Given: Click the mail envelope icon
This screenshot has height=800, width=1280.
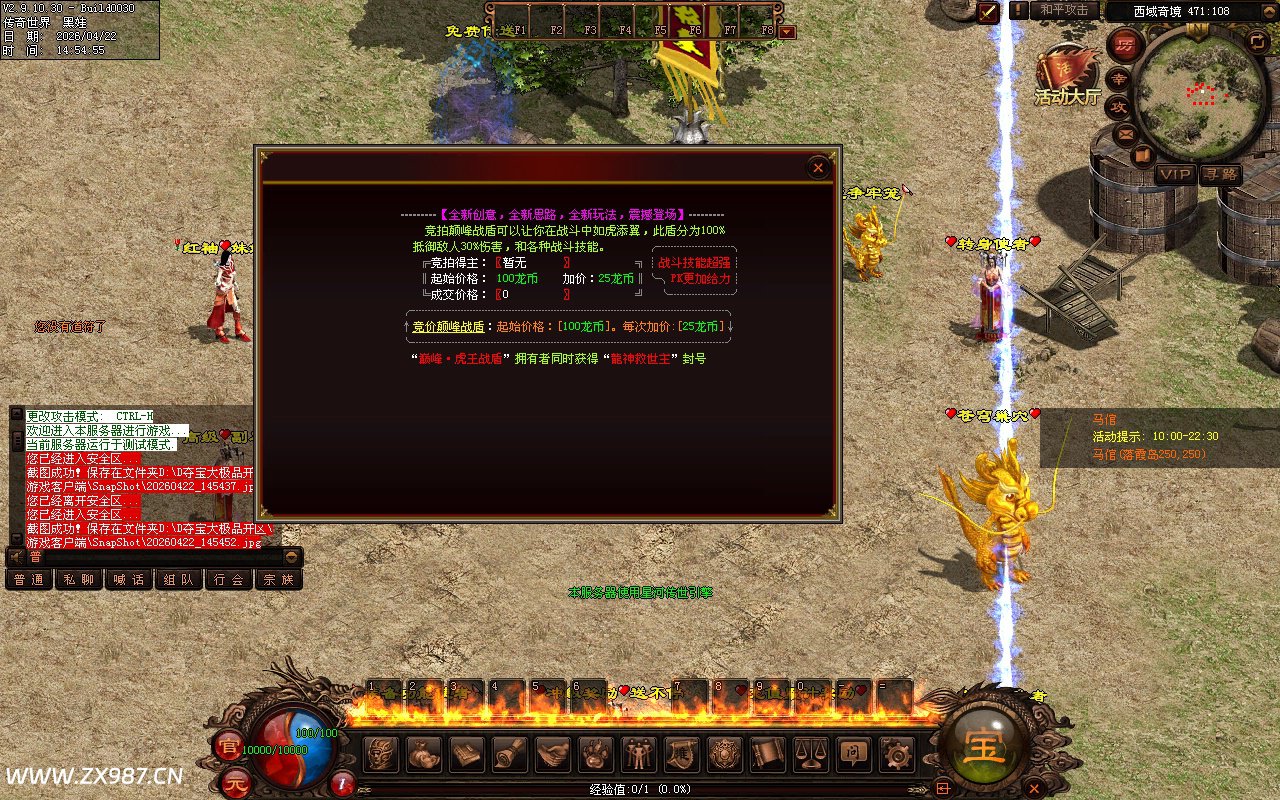Looking at the screenshot, I should tap(1126, 133).
